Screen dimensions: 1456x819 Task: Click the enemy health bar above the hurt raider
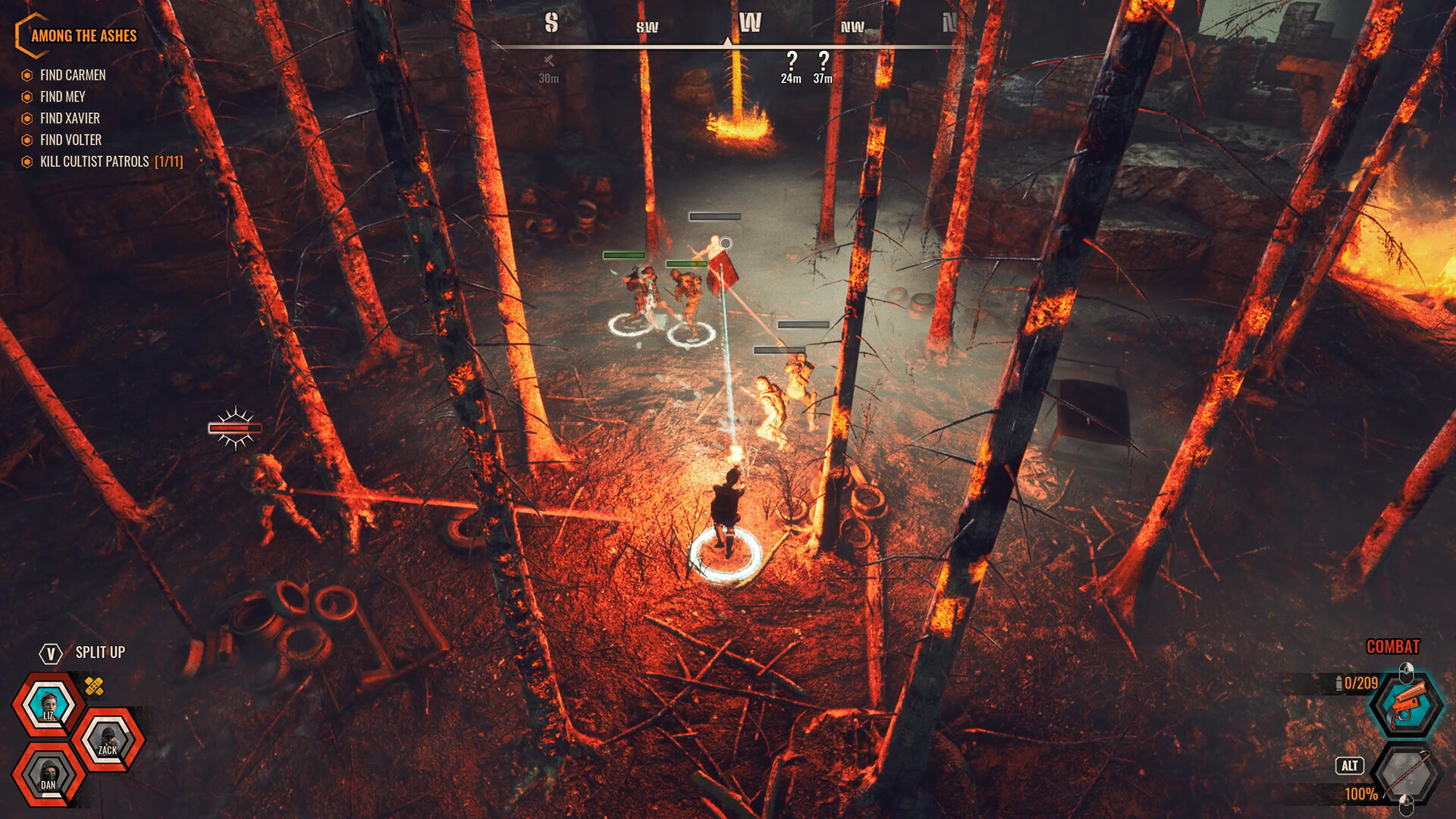pos(234,427)
